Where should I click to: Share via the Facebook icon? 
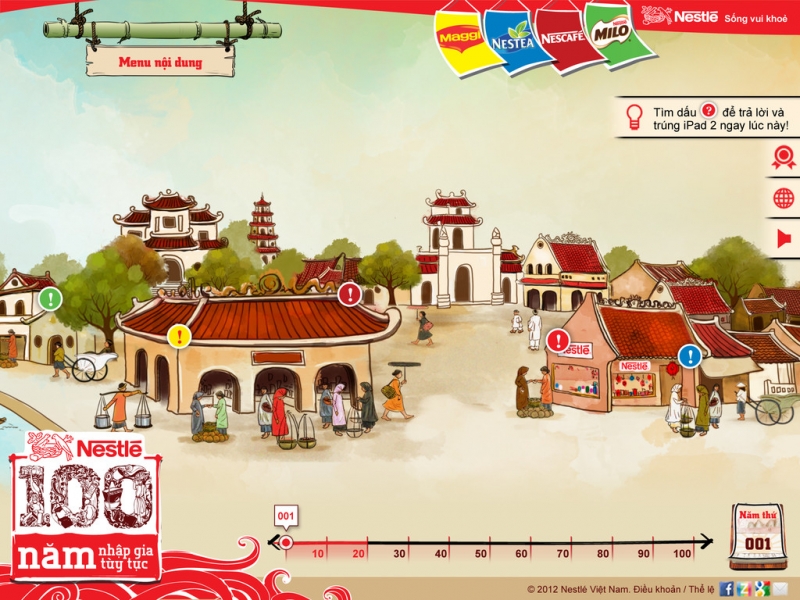[727, 588]
